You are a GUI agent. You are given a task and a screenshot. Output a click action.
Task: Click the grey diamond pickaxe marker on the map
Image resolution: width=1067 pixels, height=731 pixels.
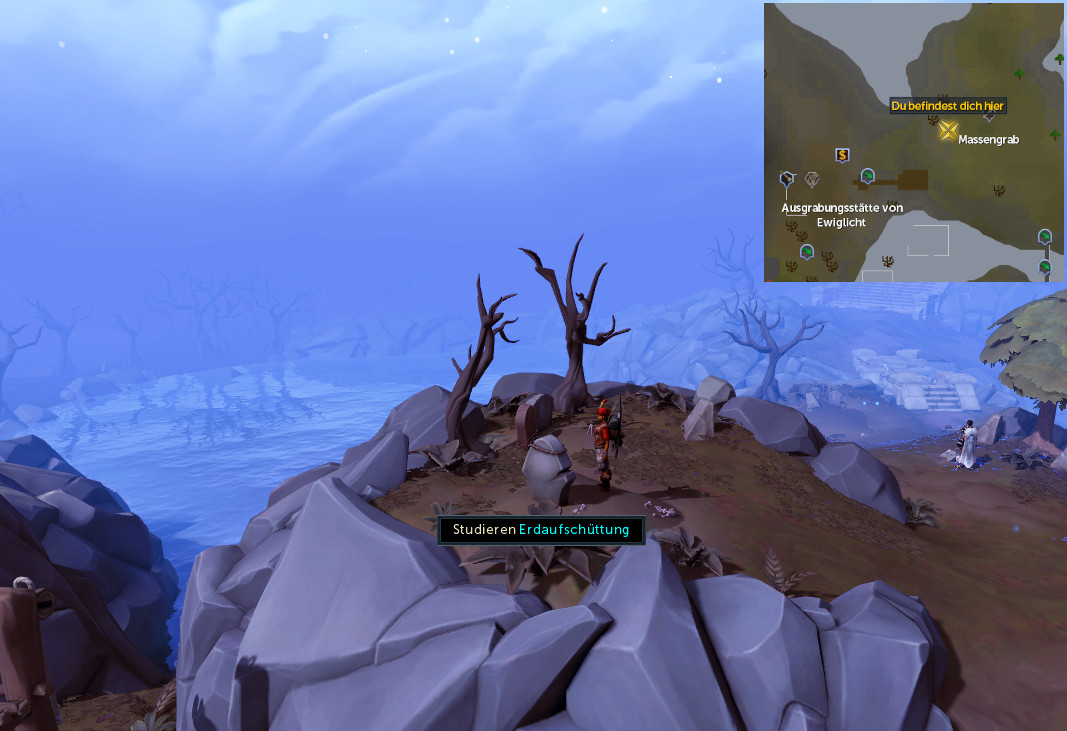point(812,179)
